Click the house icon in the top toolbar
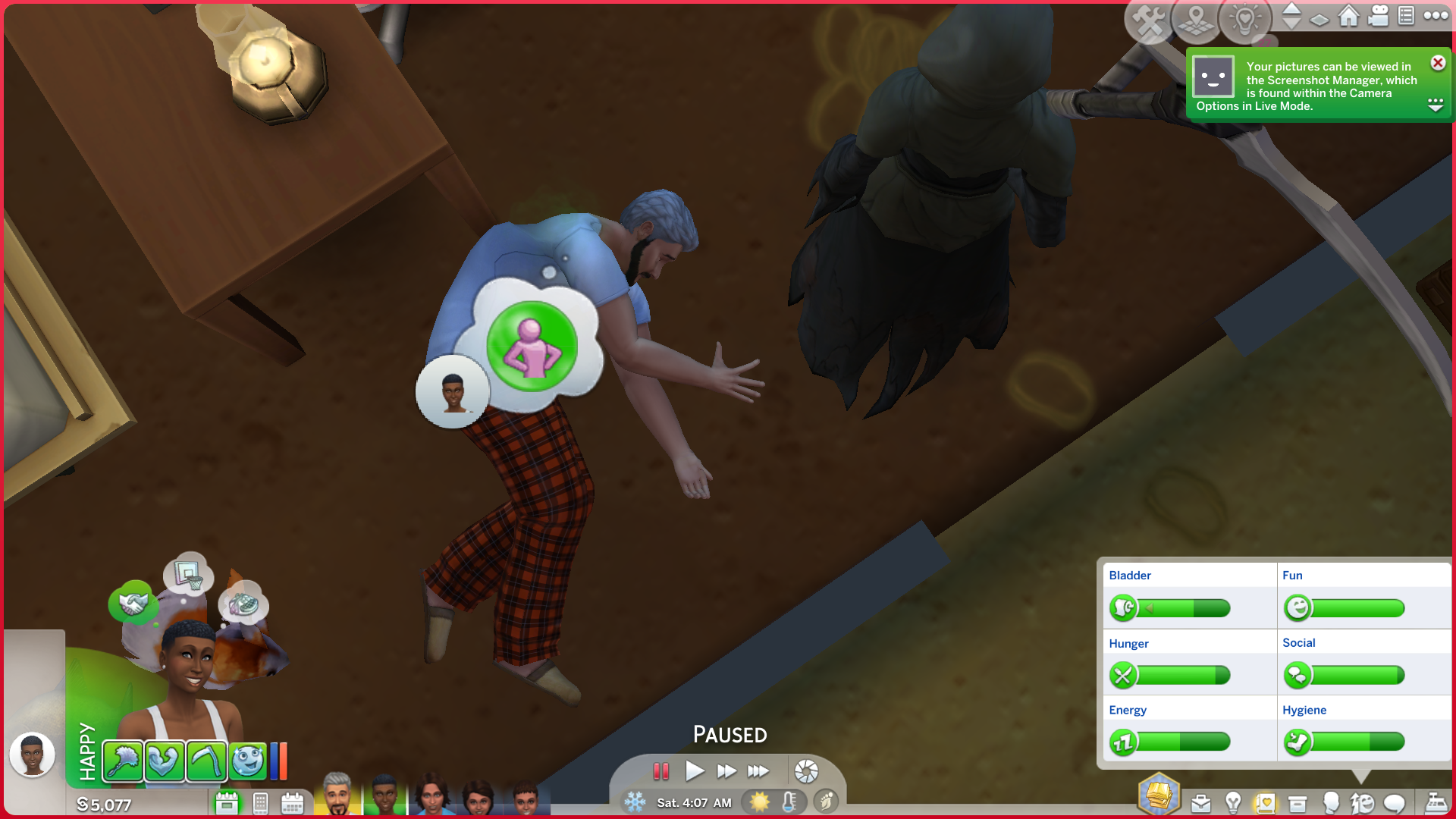Image resolution: width=1456 pixels, height=819 pixels. point(1348,16)
